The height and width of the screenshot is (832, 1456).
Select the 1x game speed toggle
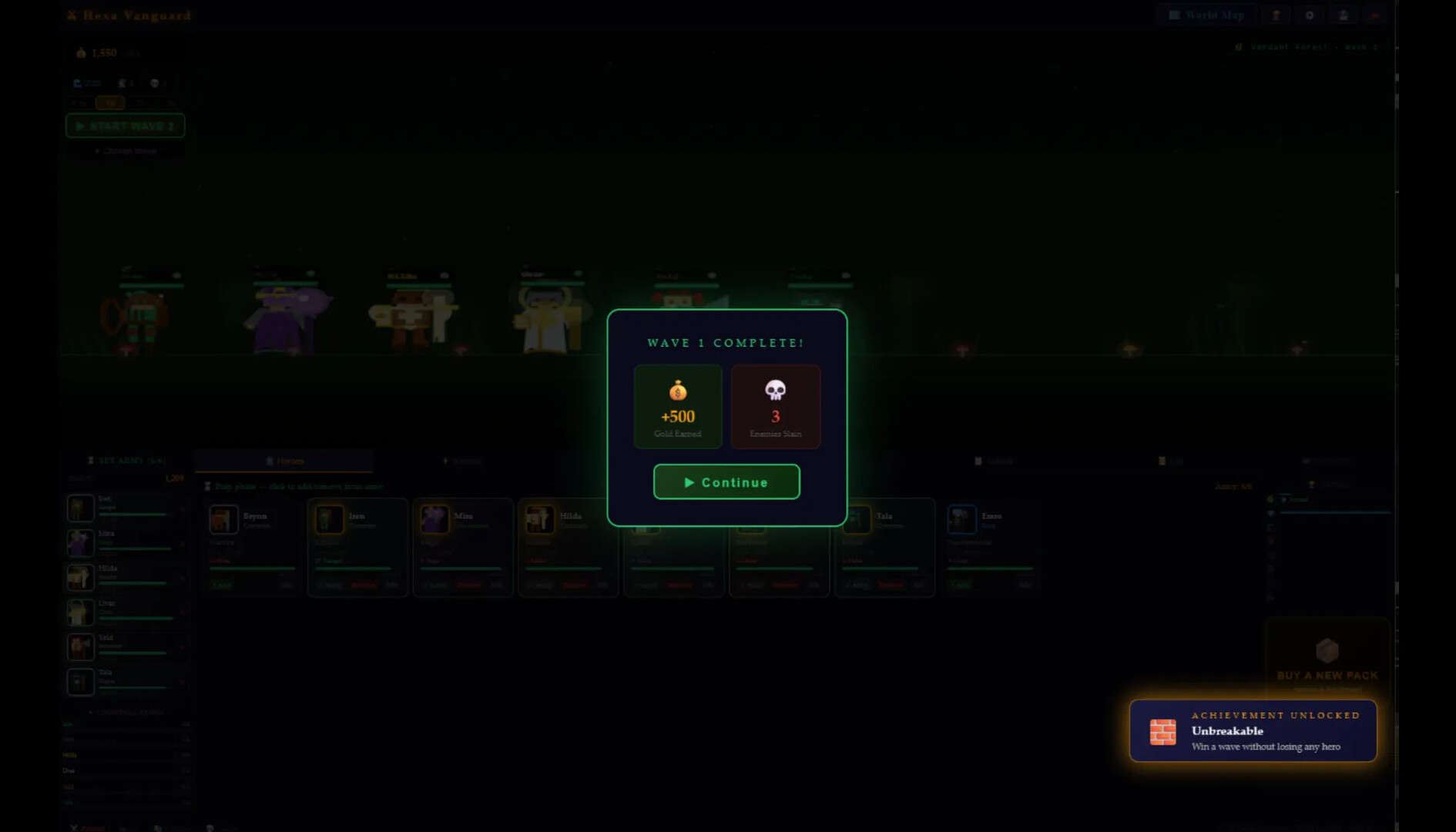[110, 102]
